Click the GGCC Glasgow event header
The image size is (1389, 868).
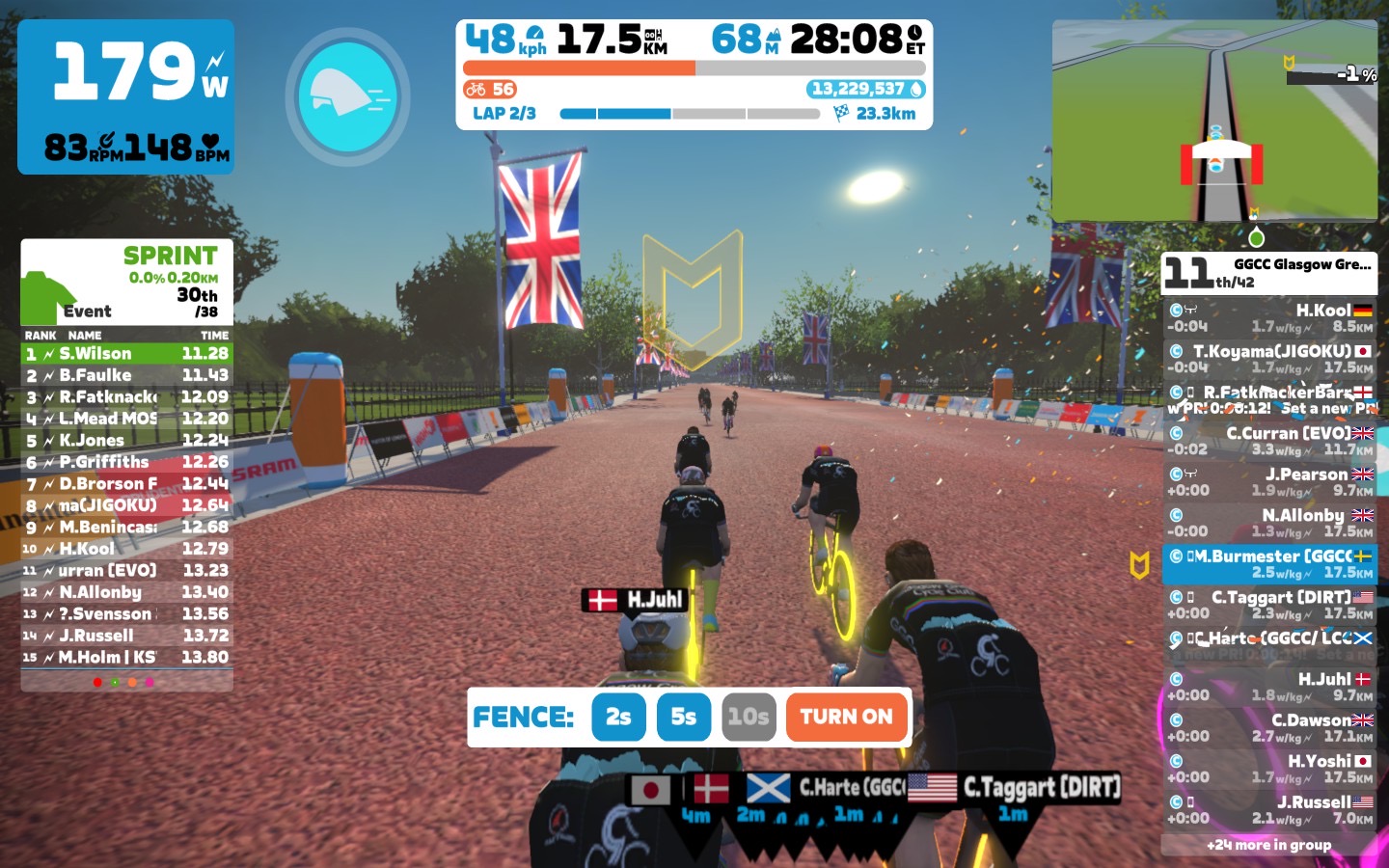pos(1268,272)
